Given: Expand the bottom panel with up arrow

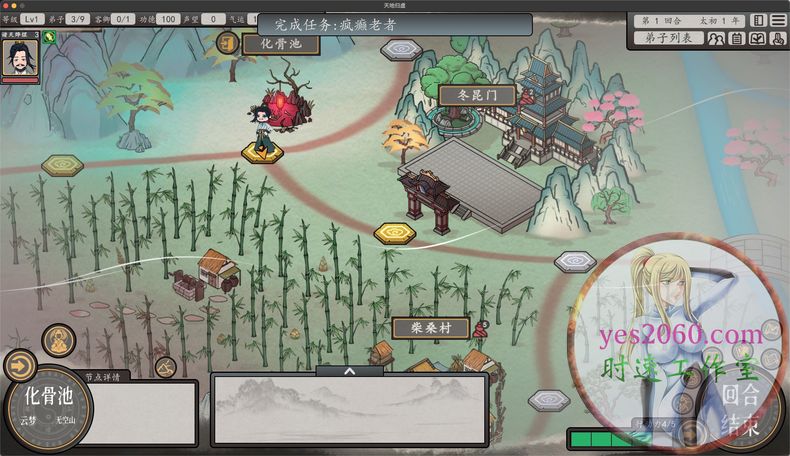Looking at the screenshot, I should [349, 370].
